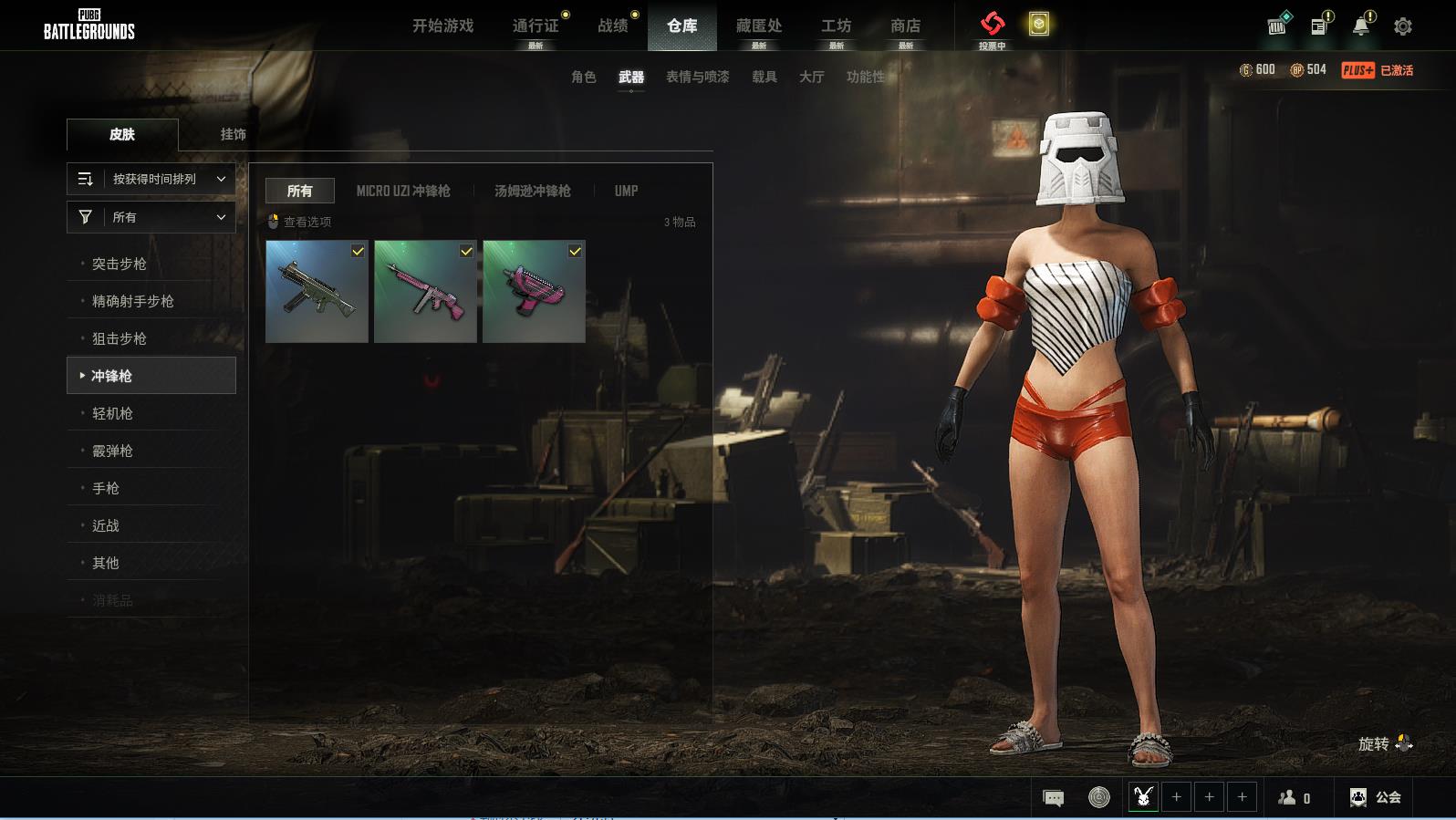Pick the pink Tommy Gun skin
Viewport: 1456px width, 820px height.
point(425,292)
